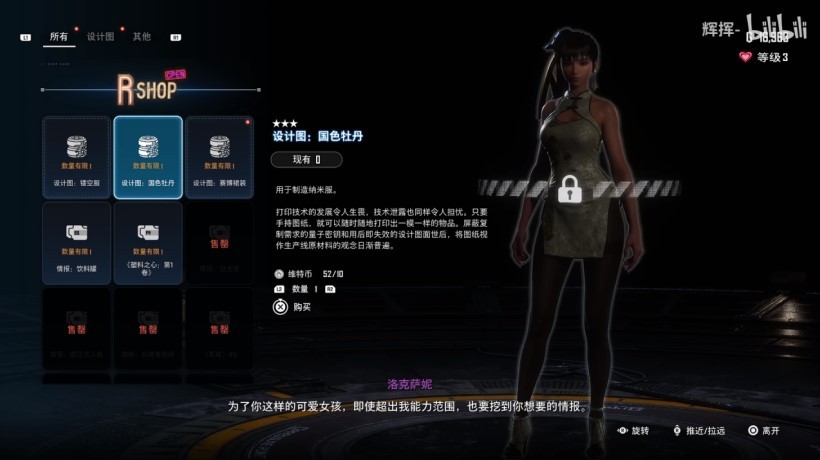Pick the 设计图：赛博裙装 shop item
820x460 pixels.
pyautogui.click(x=219, y=155)
